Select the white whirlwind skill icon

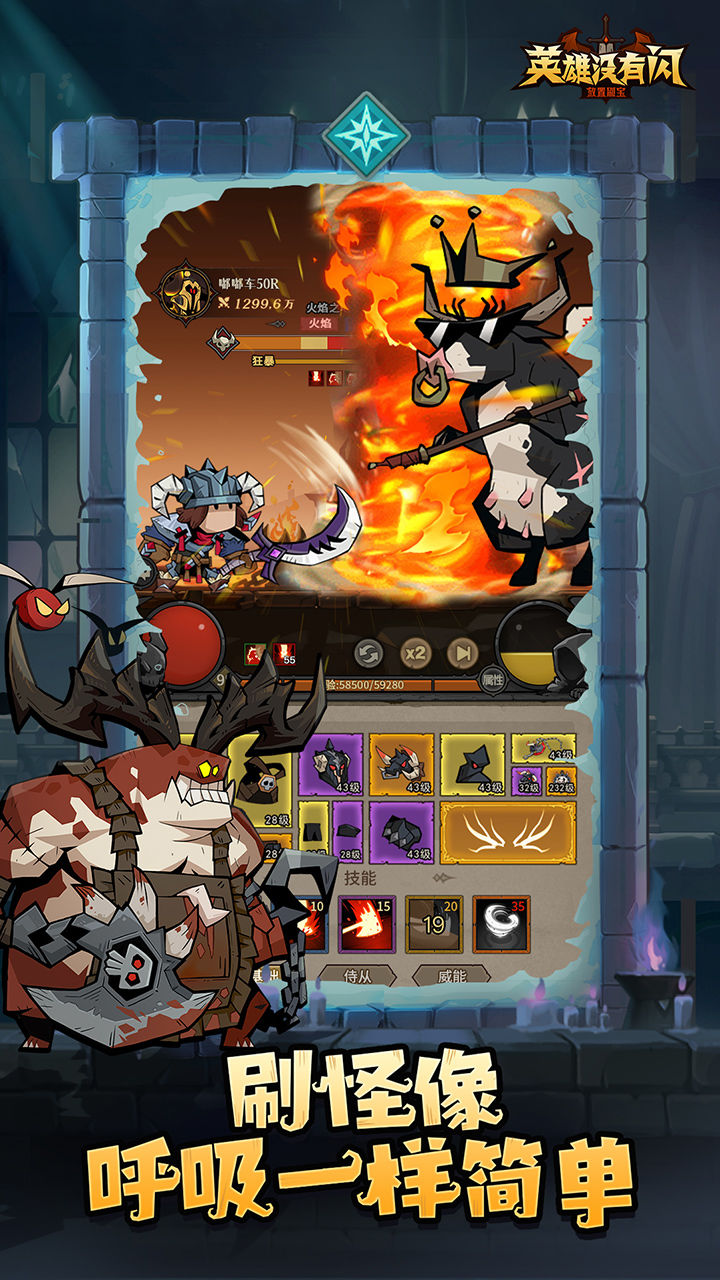tap(501, 924)
